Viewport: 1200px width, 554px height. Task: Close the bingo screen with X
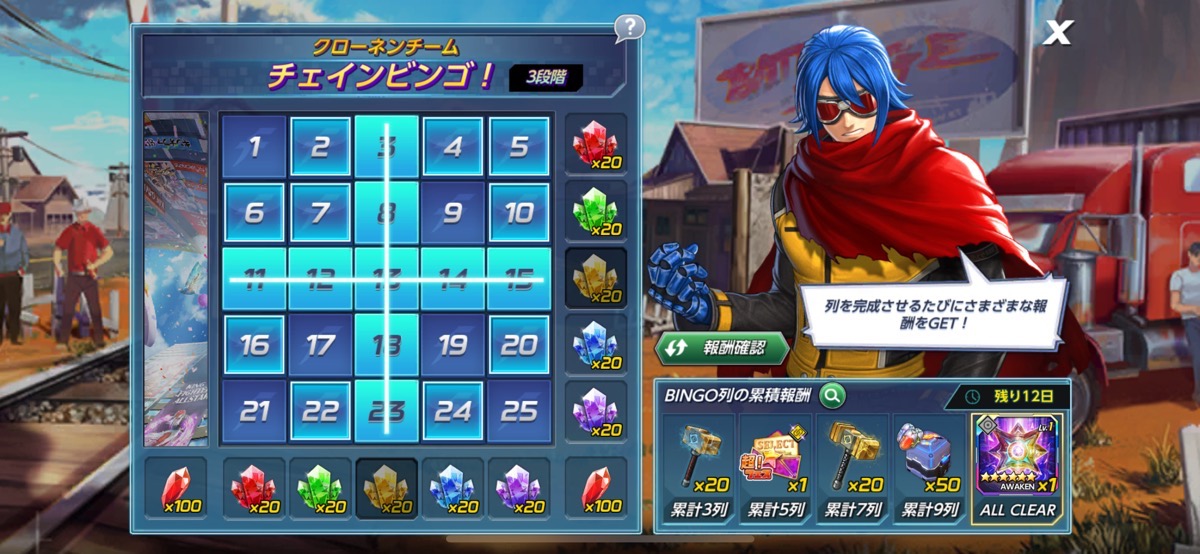pos(1056,33)
